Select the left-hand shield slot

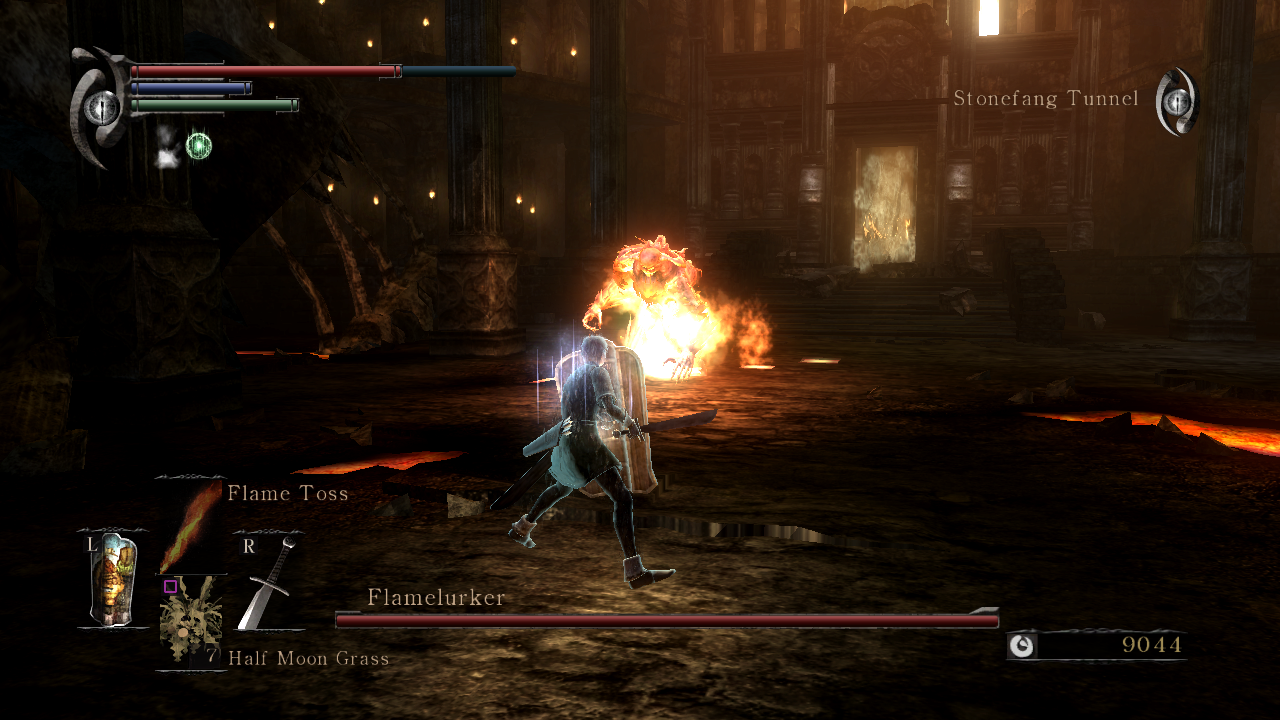click(112, 580)
